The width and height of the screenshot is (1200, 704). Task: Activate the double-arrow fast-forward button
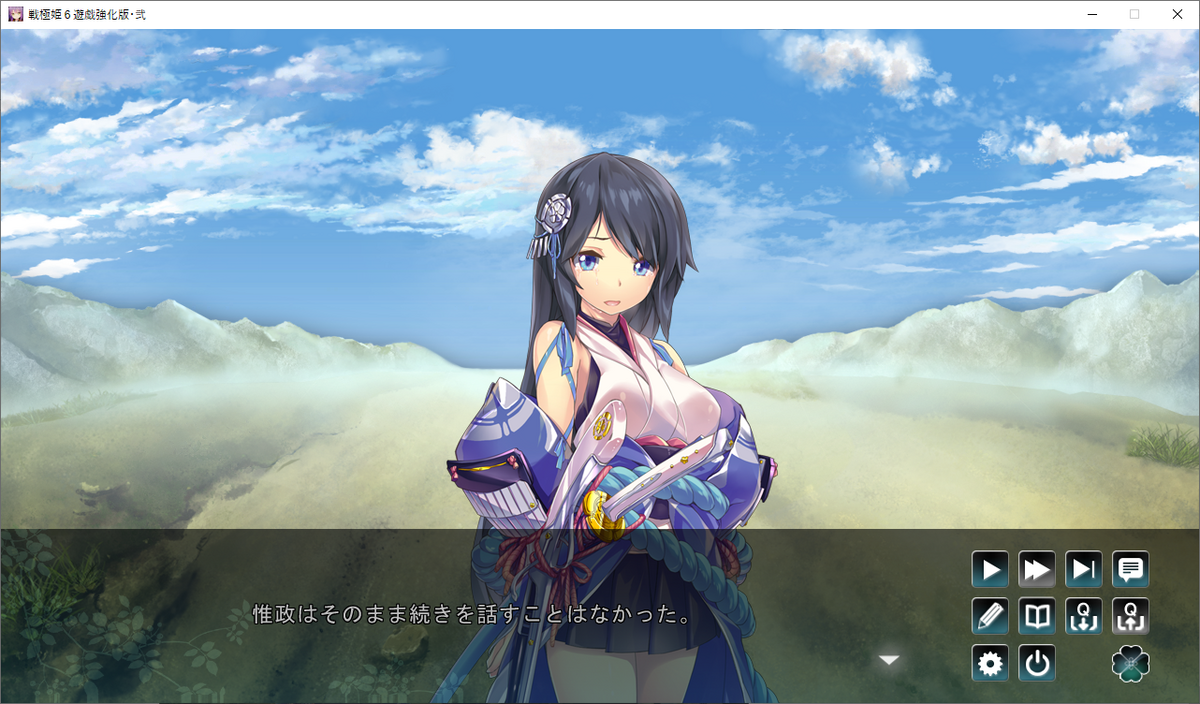coord(1037,570)
